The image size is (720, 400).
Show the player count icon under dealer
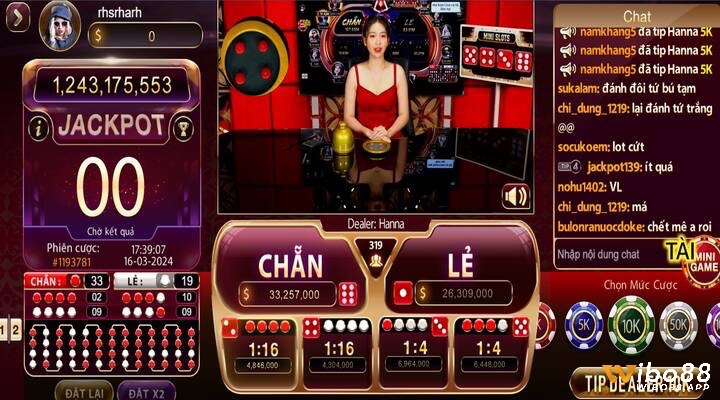click(377, 259)
